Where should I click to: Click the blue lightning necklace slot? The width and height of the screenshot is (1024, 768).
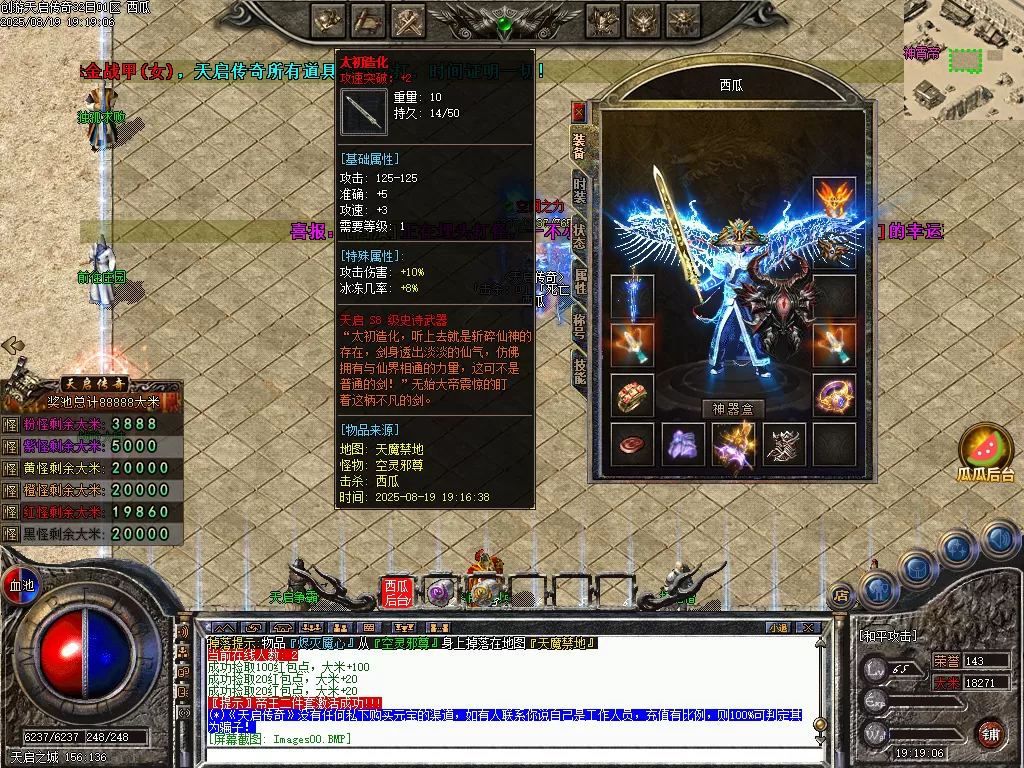tap(632, 297)
